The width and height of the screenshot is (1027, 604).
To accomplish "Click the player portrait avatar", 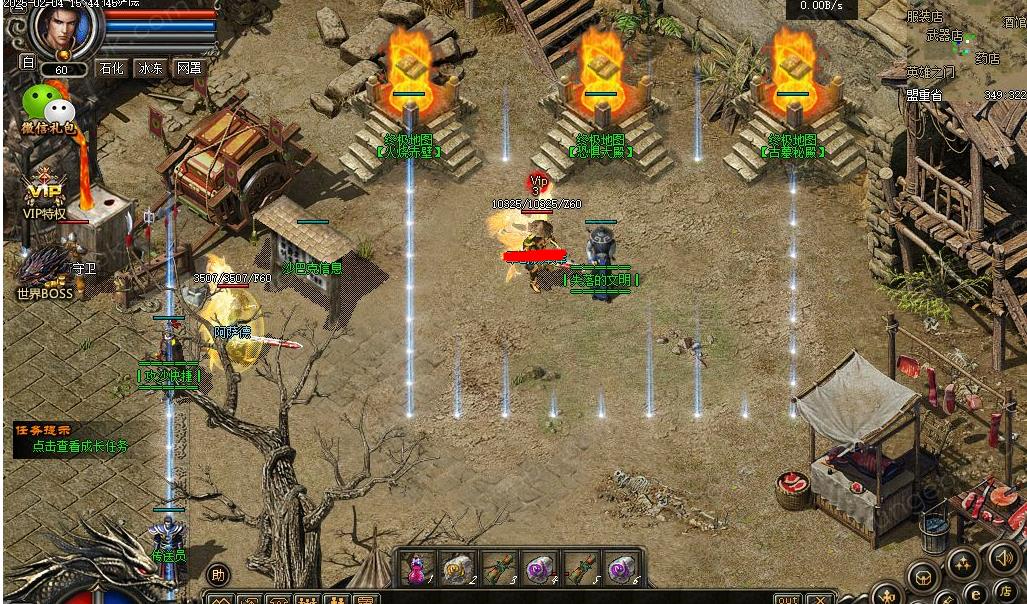I will coord(68,30).
